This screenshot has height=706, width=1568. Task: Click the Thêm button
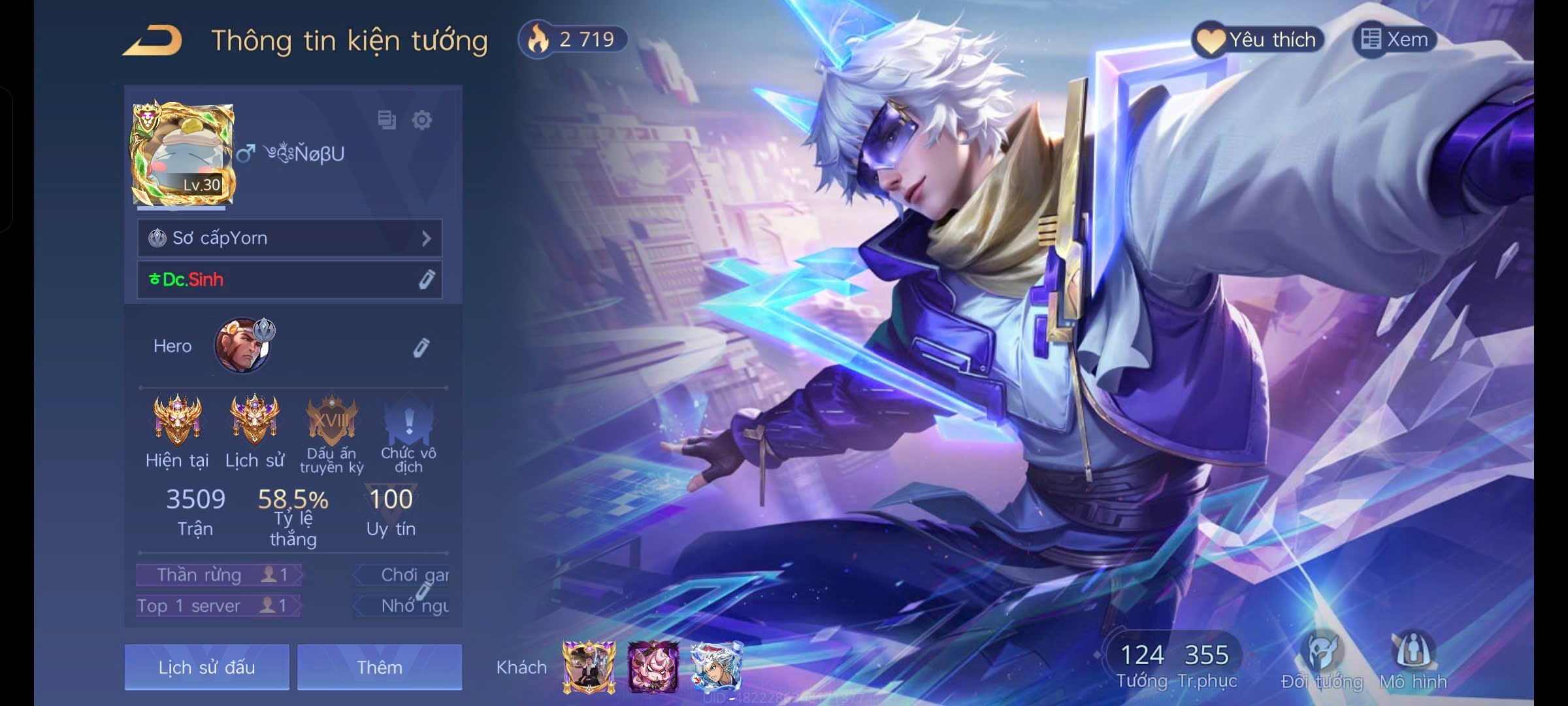tap(380, 667)
